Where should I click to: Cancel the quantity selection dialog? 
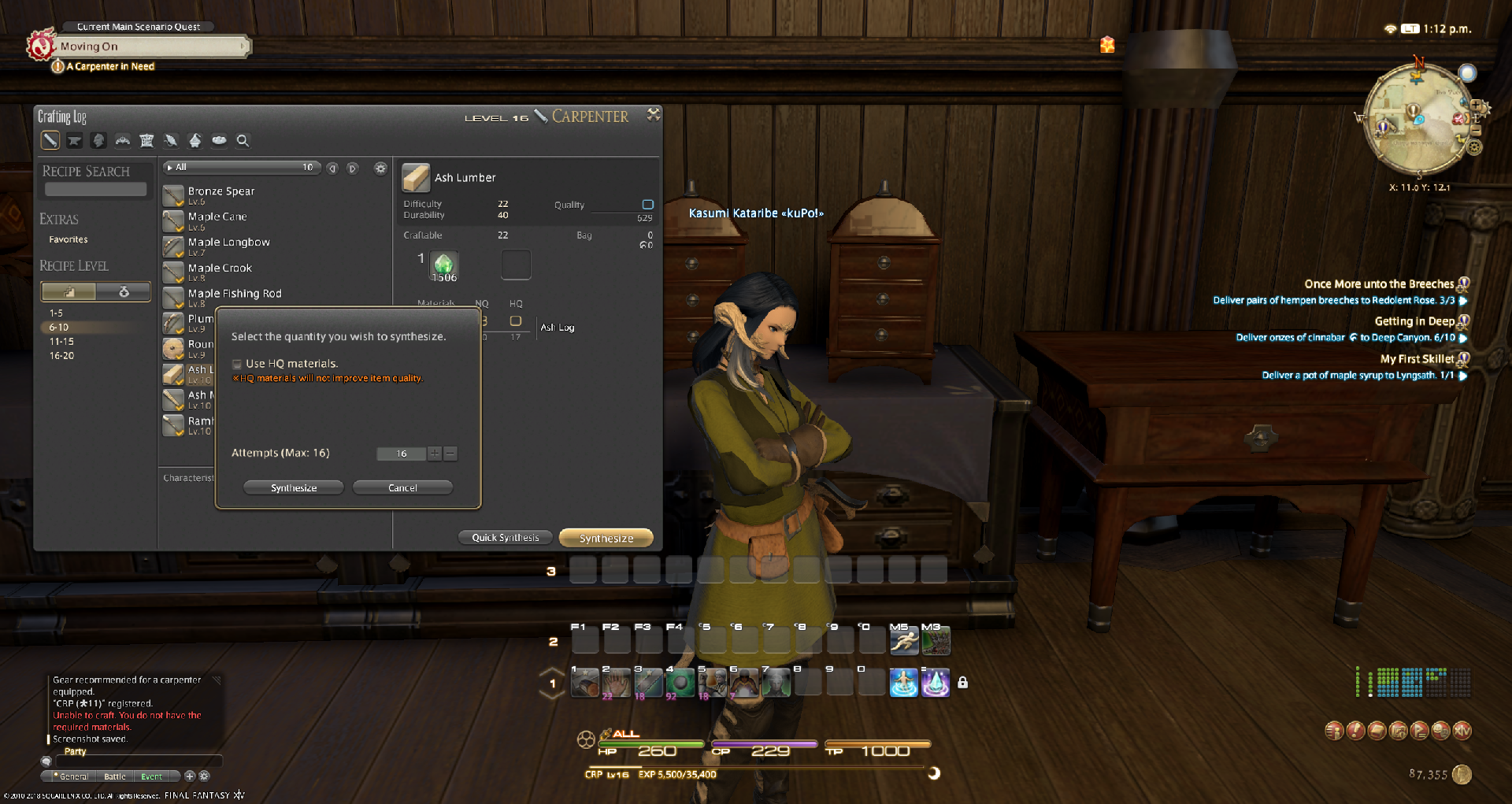[402, 488]
